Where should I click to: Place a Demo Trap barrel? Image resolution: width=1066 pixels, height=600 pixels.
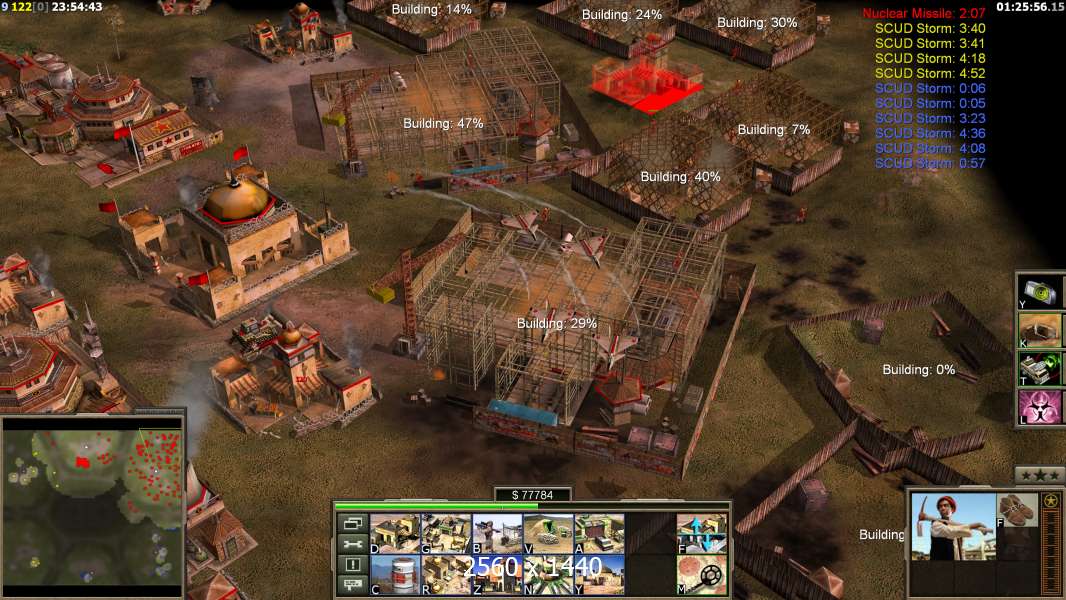pos(395,574)
